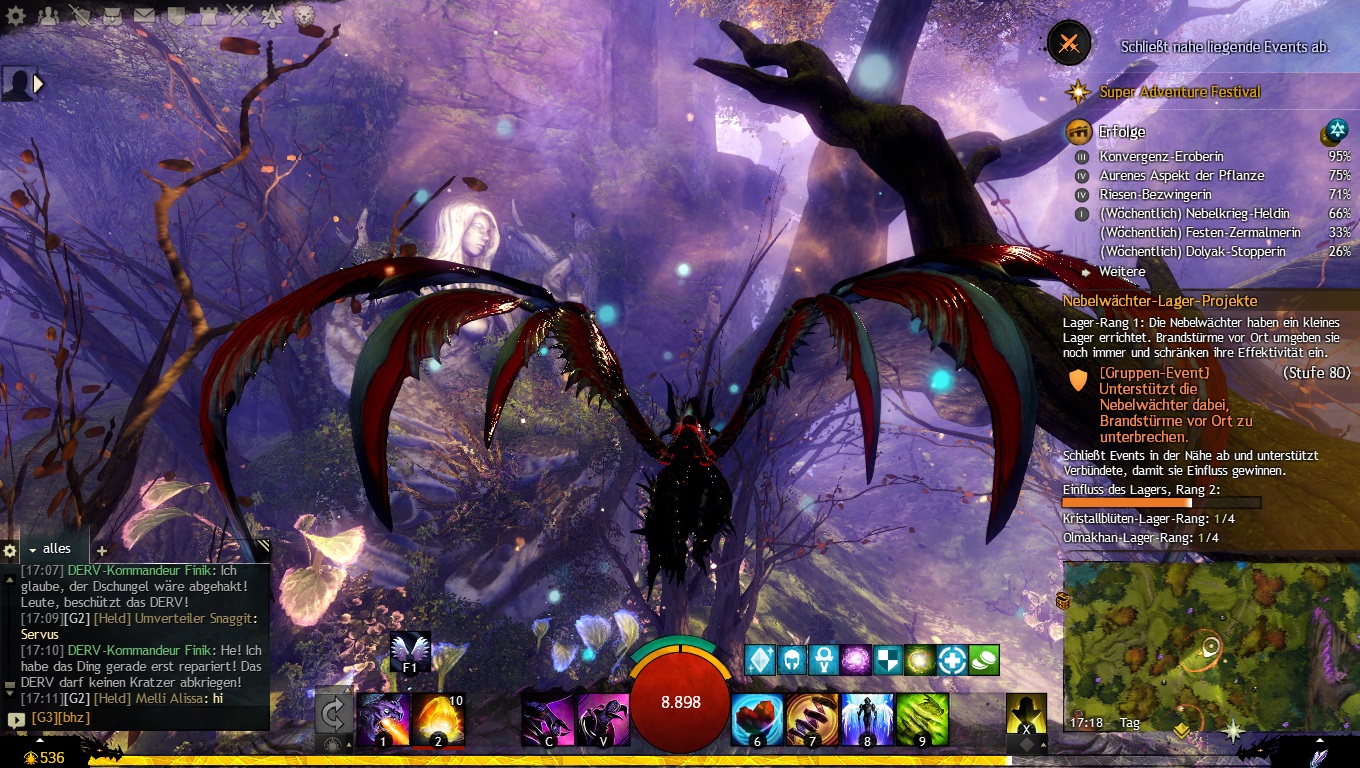
Task: Open the inventory bag icon
Action: click(x=113, y=15)
